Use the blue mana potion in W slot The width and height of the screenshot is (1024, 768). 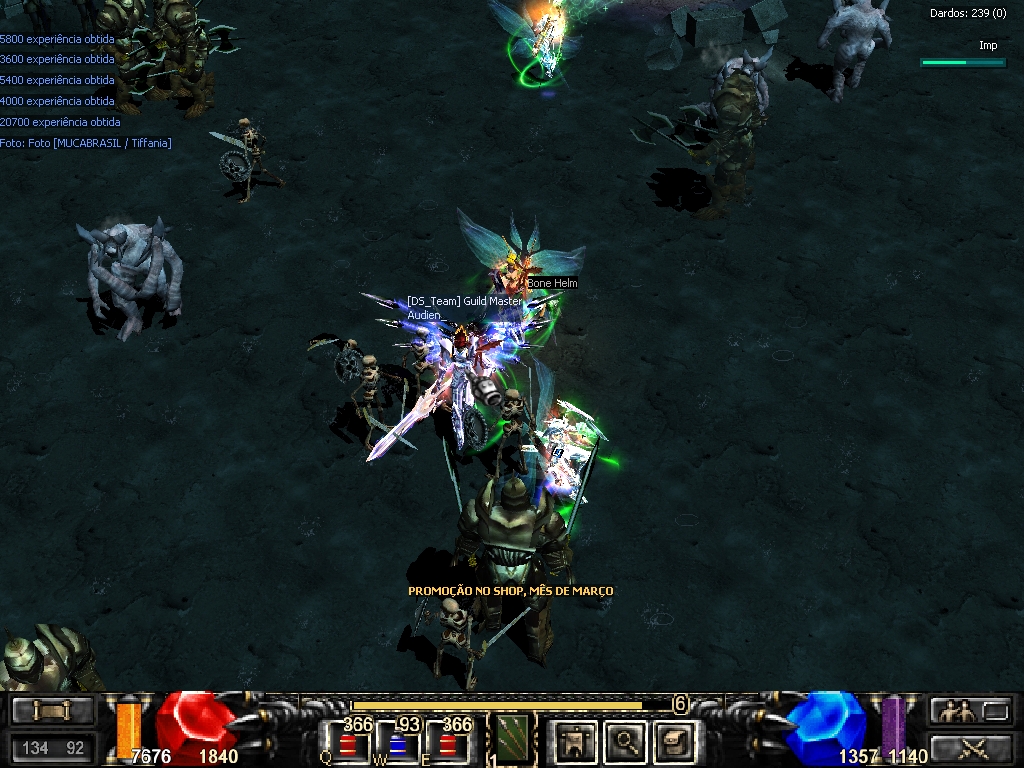tap(398, 745)
